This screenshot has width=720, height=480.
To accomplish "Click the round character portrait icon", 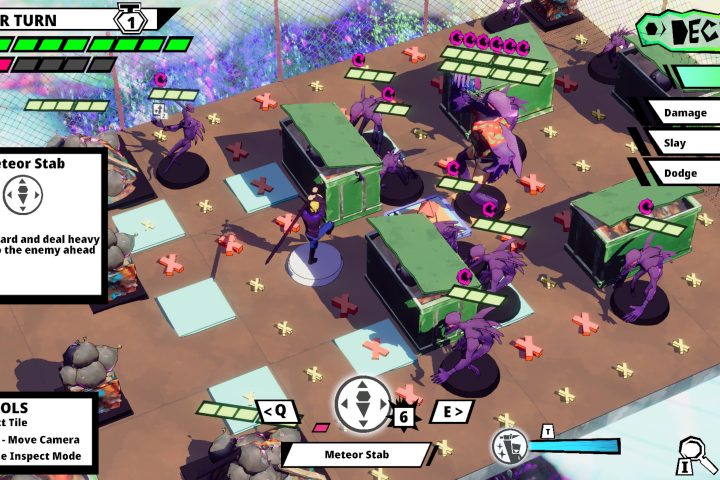I will [510, 447].
